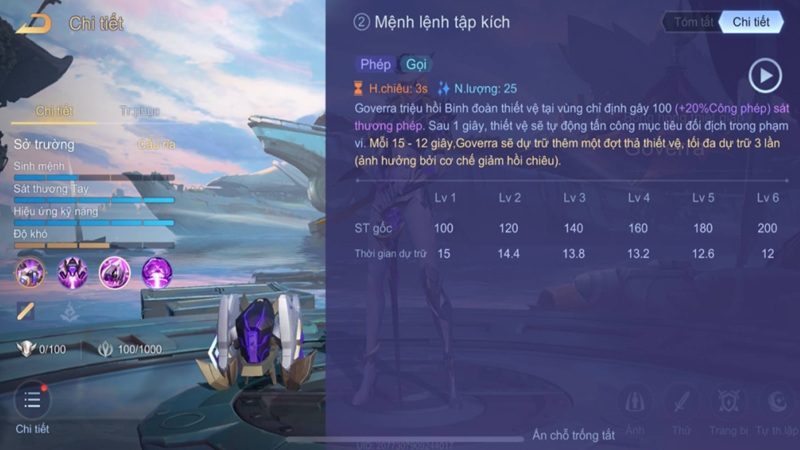Screen dimensions: 800x450
Task: Play the skill preview video
Action: click(x=765, y=74)
